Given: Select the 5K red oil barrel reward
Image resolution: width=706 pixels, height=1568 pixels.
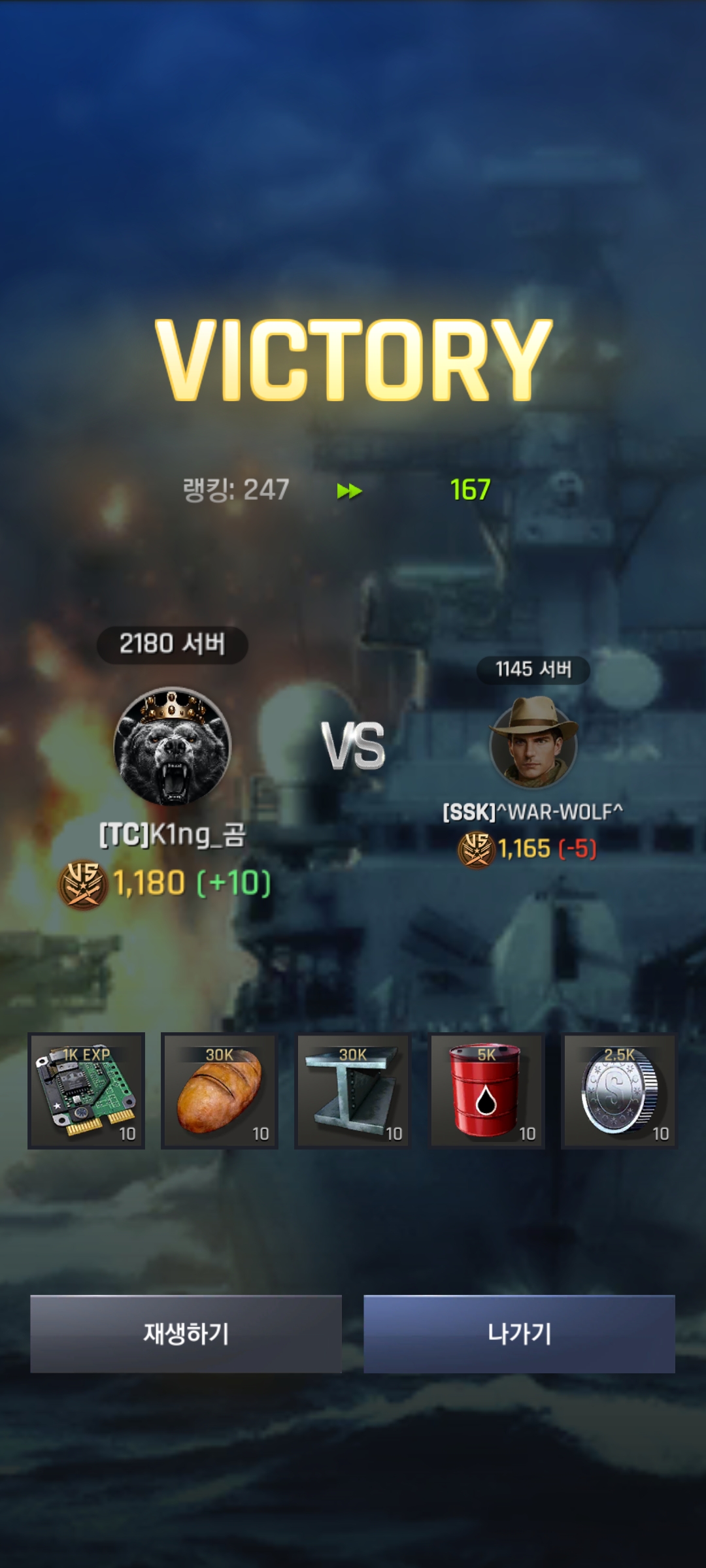Looking at the screenshot, I should (x=486, y=1090).
